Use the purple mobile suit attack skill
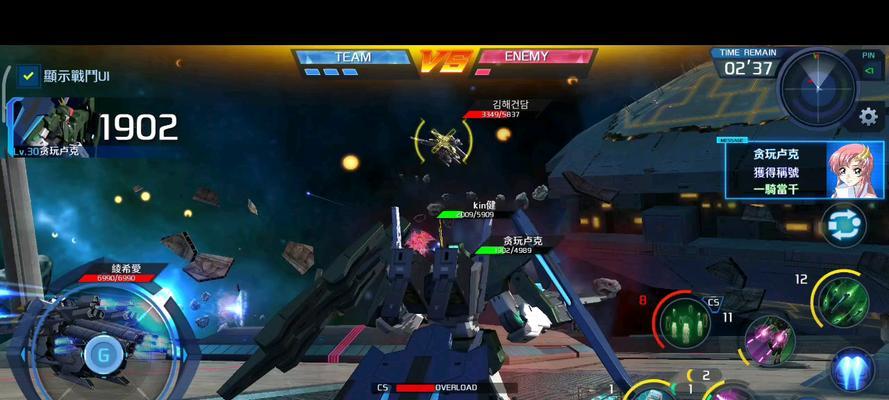 click(x=770, y=342)
